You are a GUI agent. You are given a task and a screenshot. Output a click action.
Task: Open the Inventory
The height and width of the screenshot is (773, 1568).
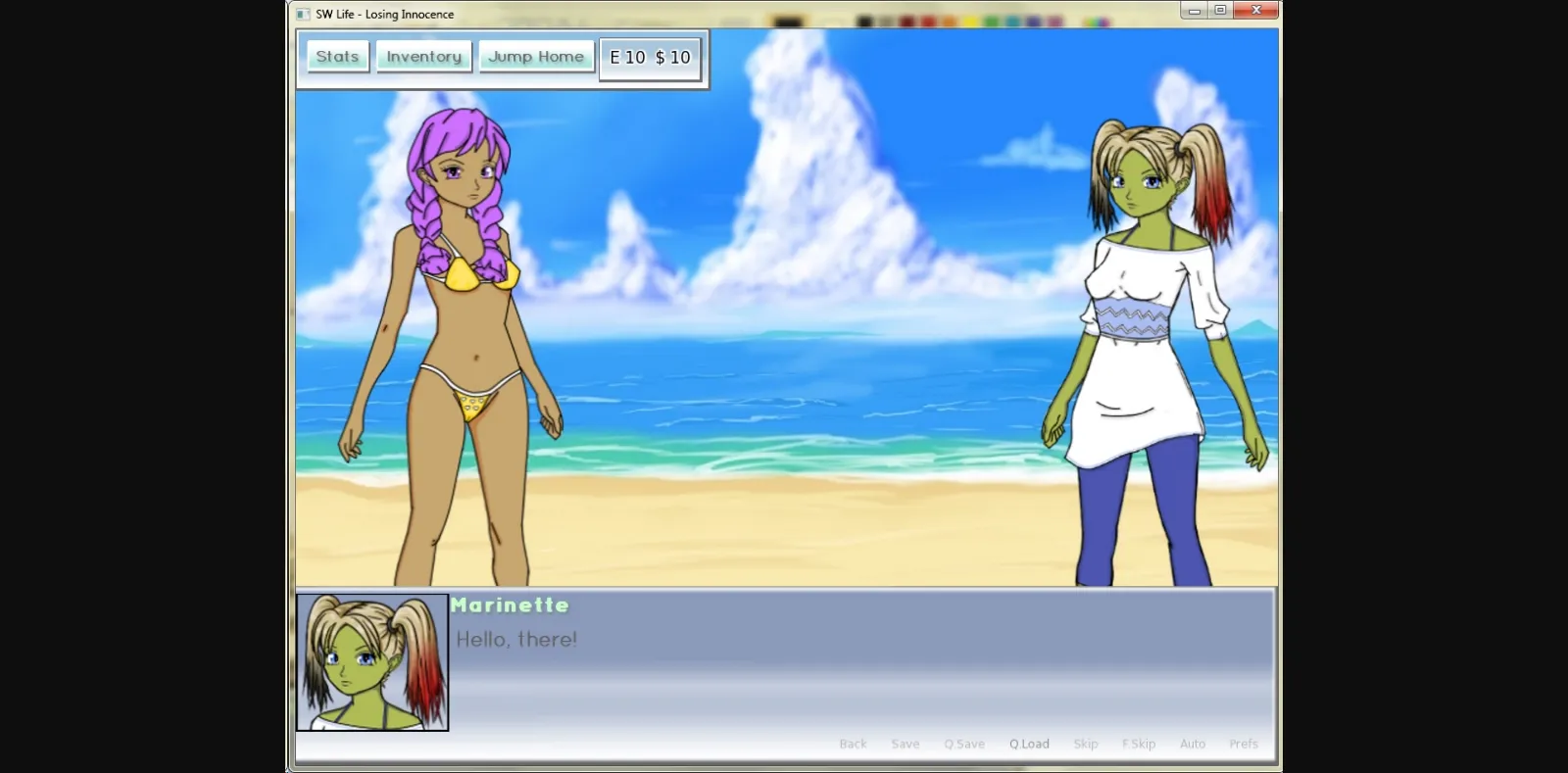[x=423, y=56]
